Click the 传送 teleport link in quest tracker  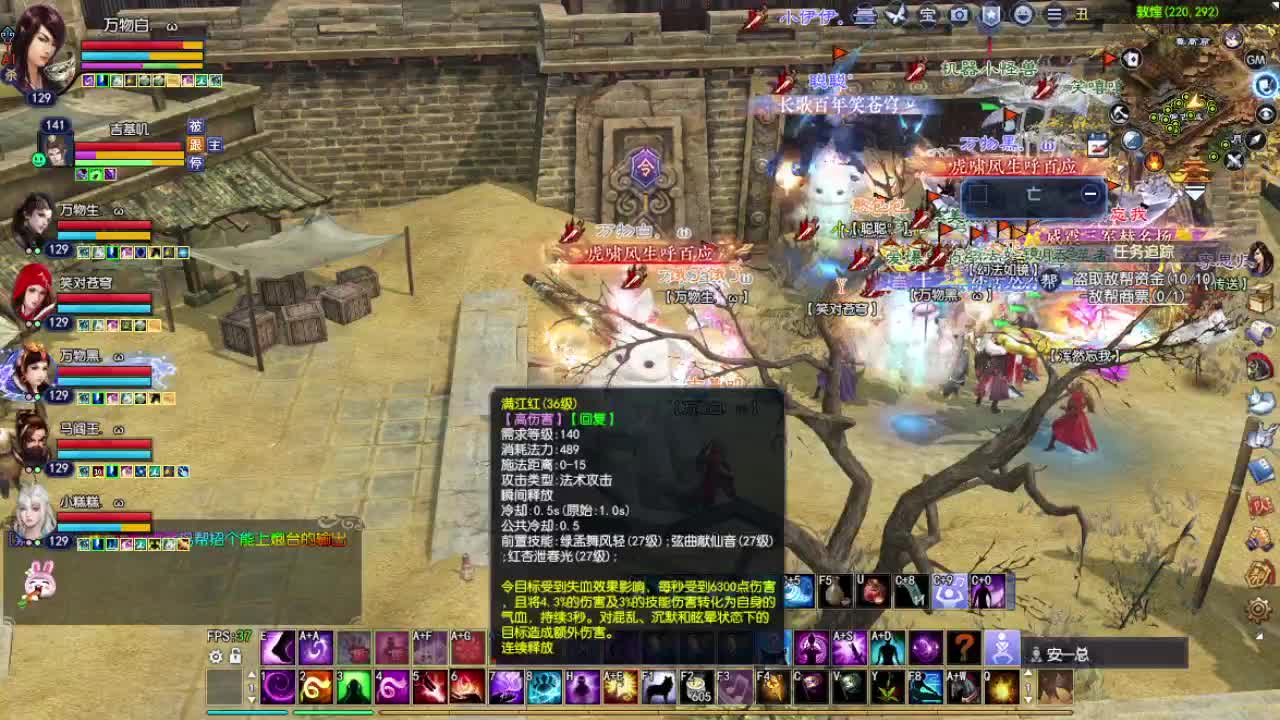(1229, 283)
